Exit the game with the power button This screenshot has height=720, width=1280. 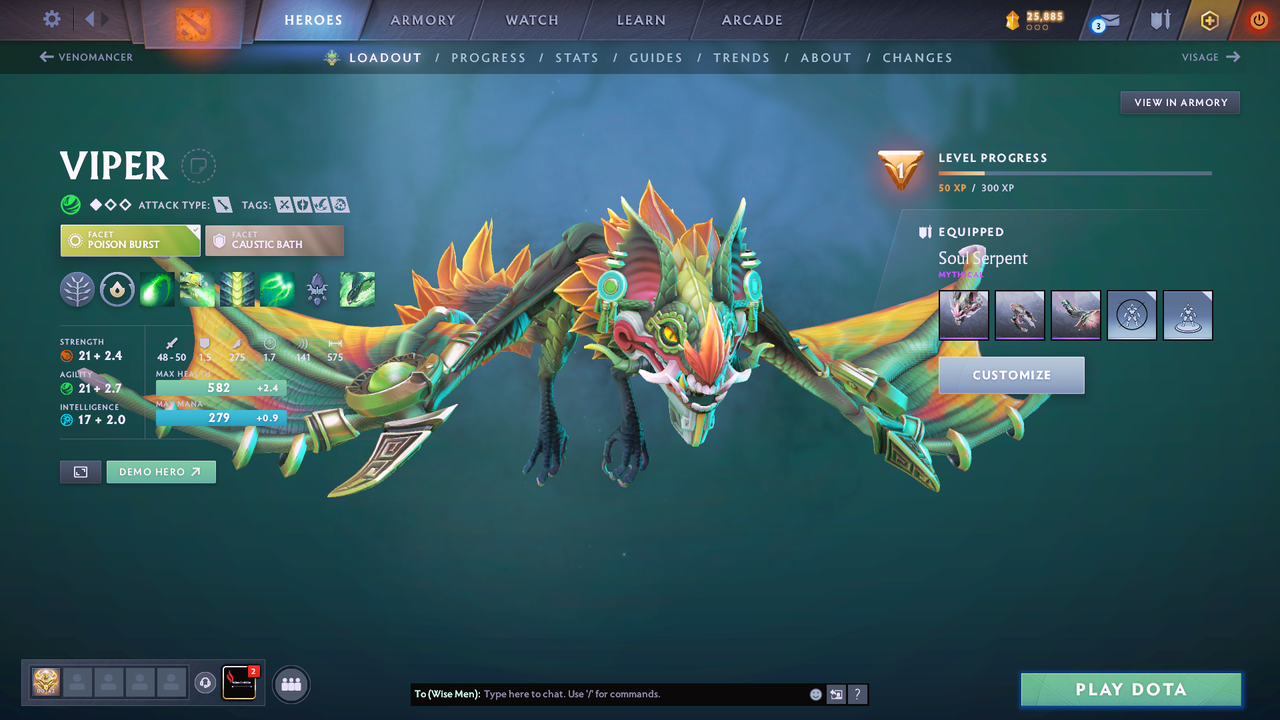1258,20
